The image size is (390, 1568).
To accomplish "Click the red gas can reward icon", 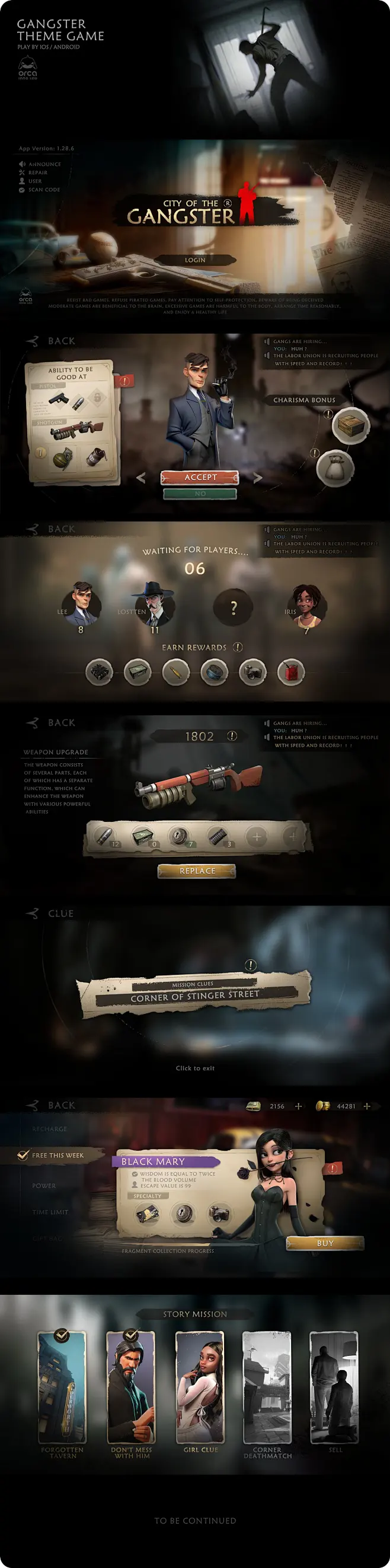I will coord(291,673).
